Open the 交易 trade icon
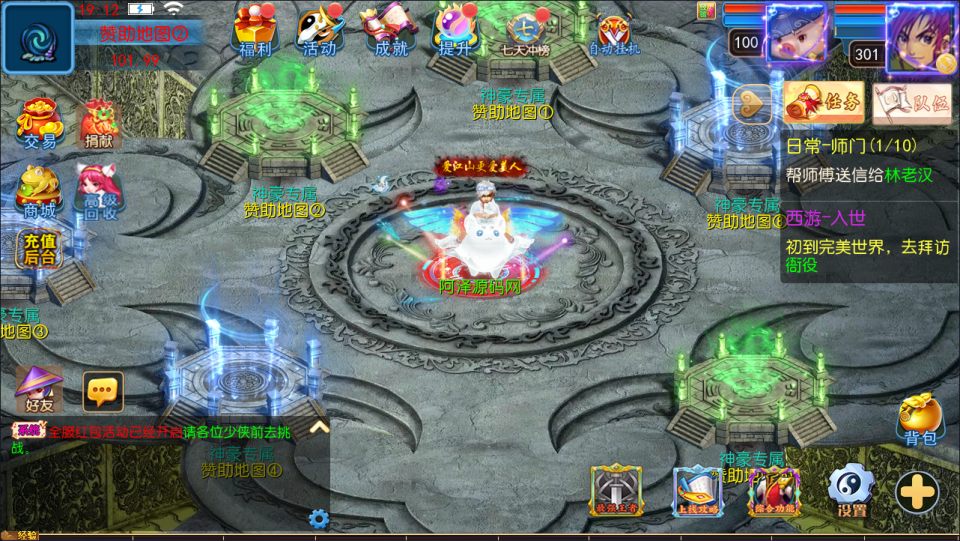960x541 pixels. point(40,124)
